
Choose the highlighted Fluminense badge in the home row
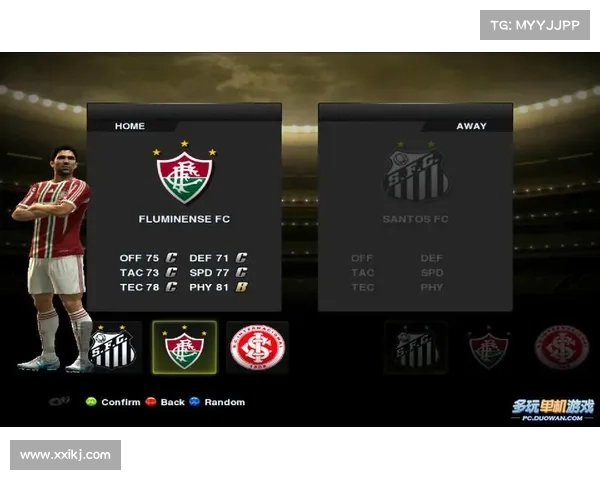[x=184, y=348]
